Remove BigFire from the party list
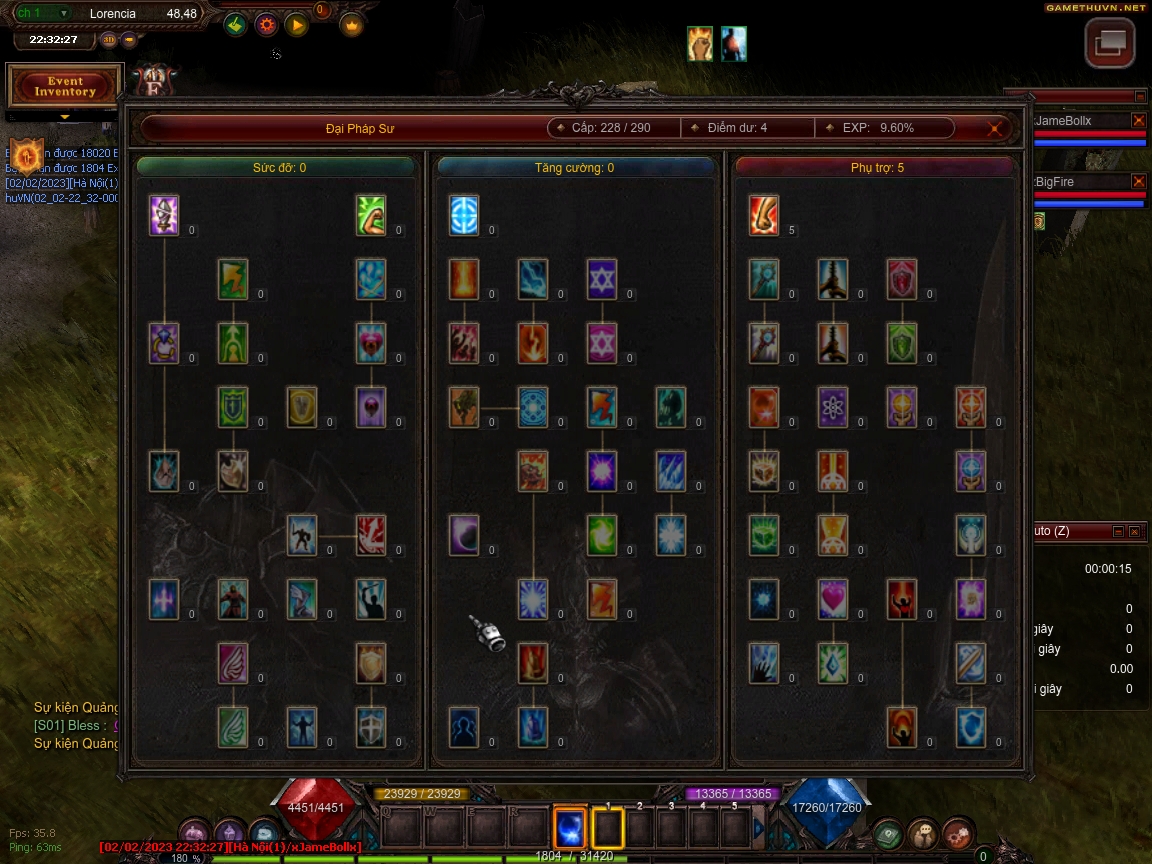The height and width of the screenshot is (864, 1152). coord(1138,181)
